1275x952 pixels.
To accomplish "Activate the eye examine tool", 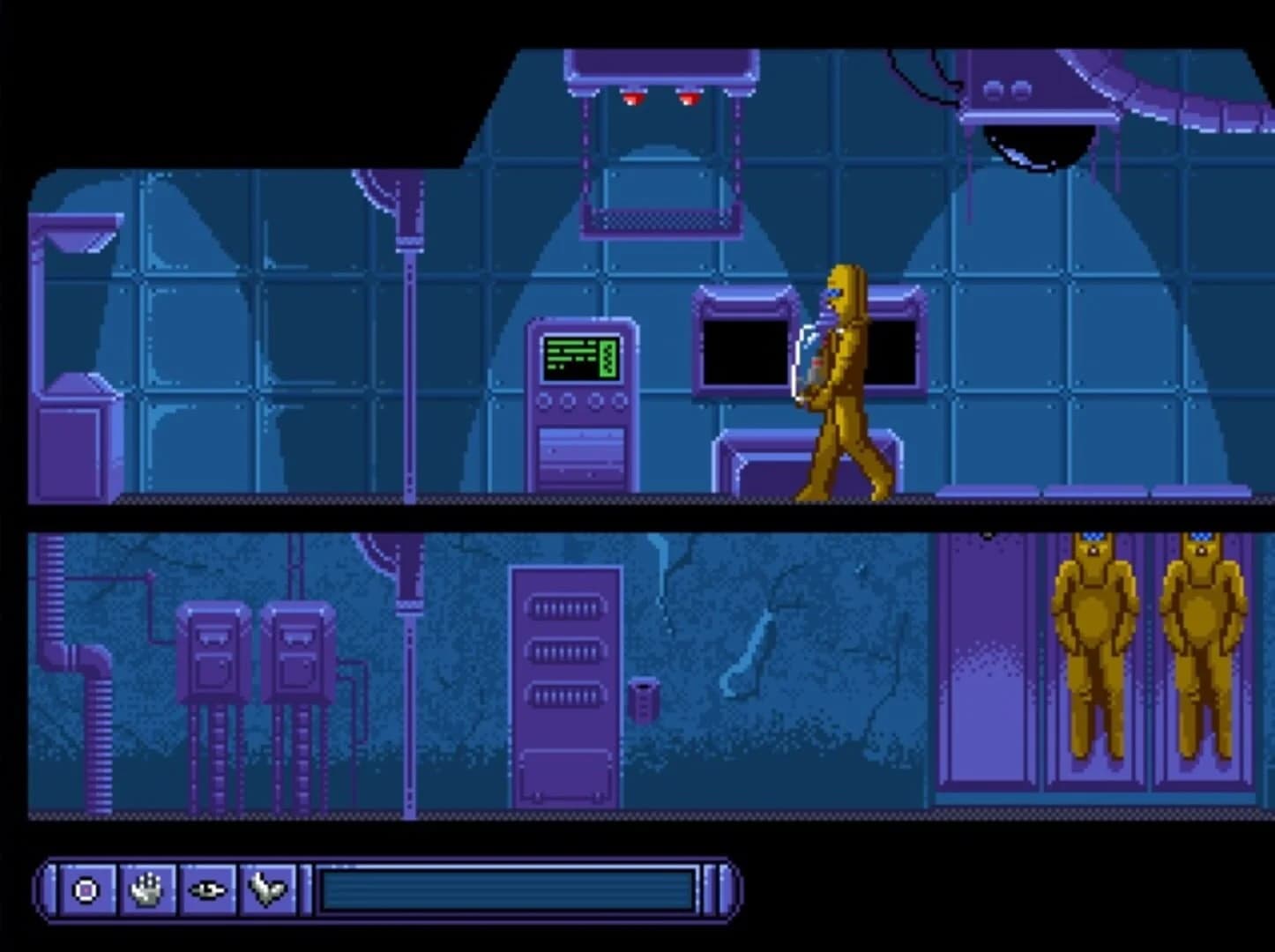I will pos(208,891).
